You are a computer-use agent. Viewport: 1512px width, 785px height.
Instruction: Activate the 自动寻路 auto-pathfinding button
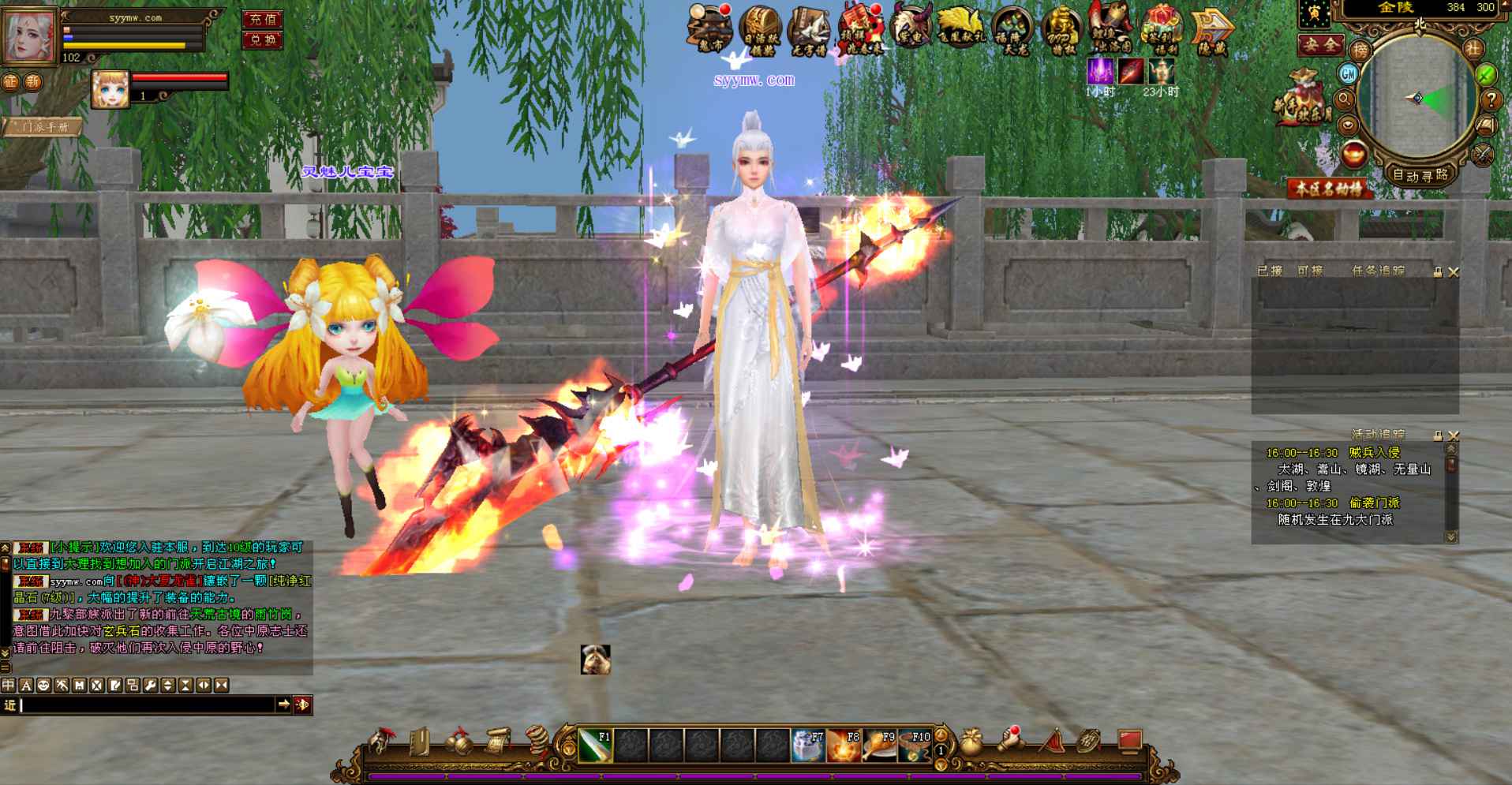1420,175
